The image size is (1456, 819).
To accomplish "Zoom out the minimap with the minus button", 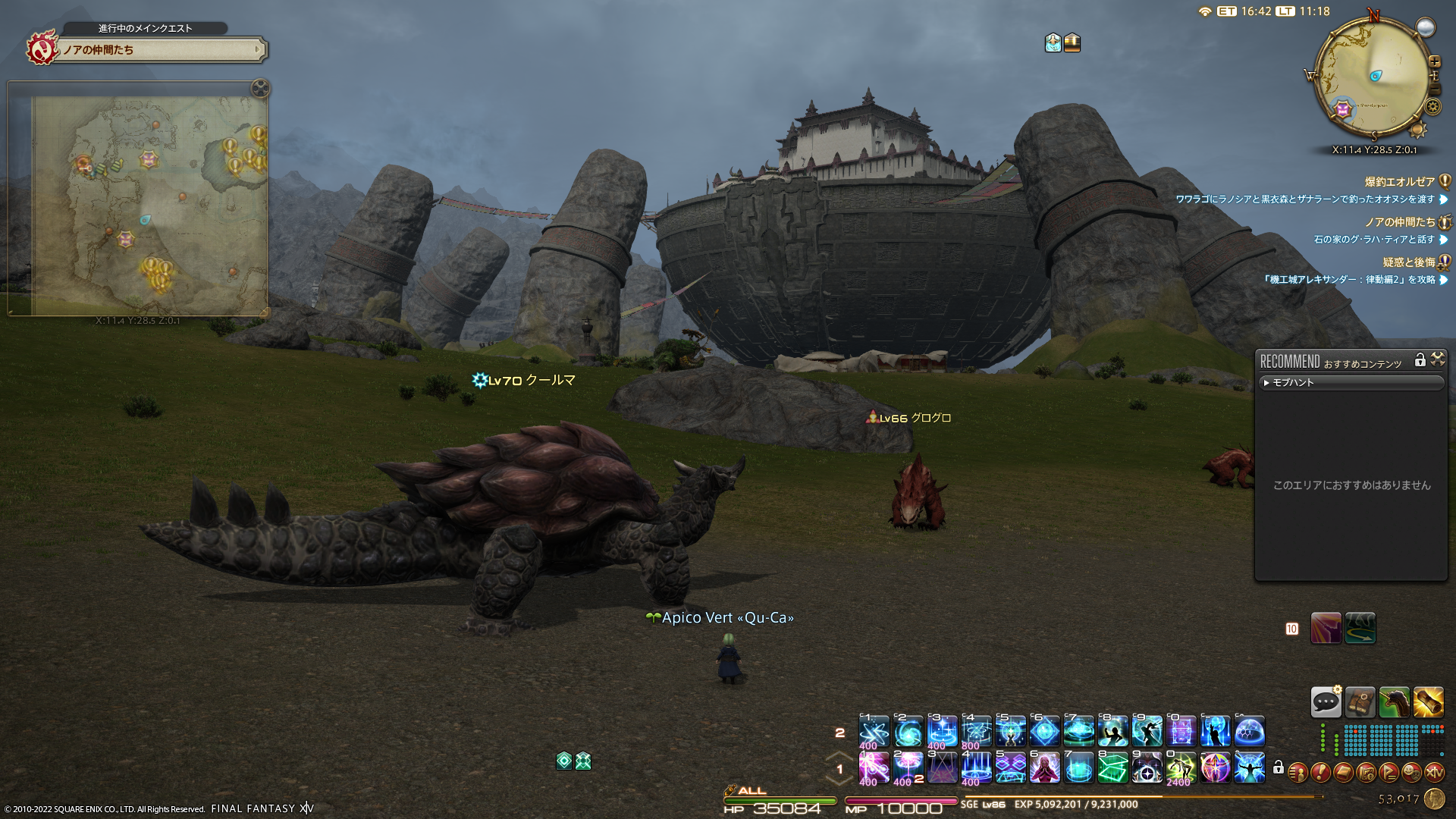I will click(1434, 89).
